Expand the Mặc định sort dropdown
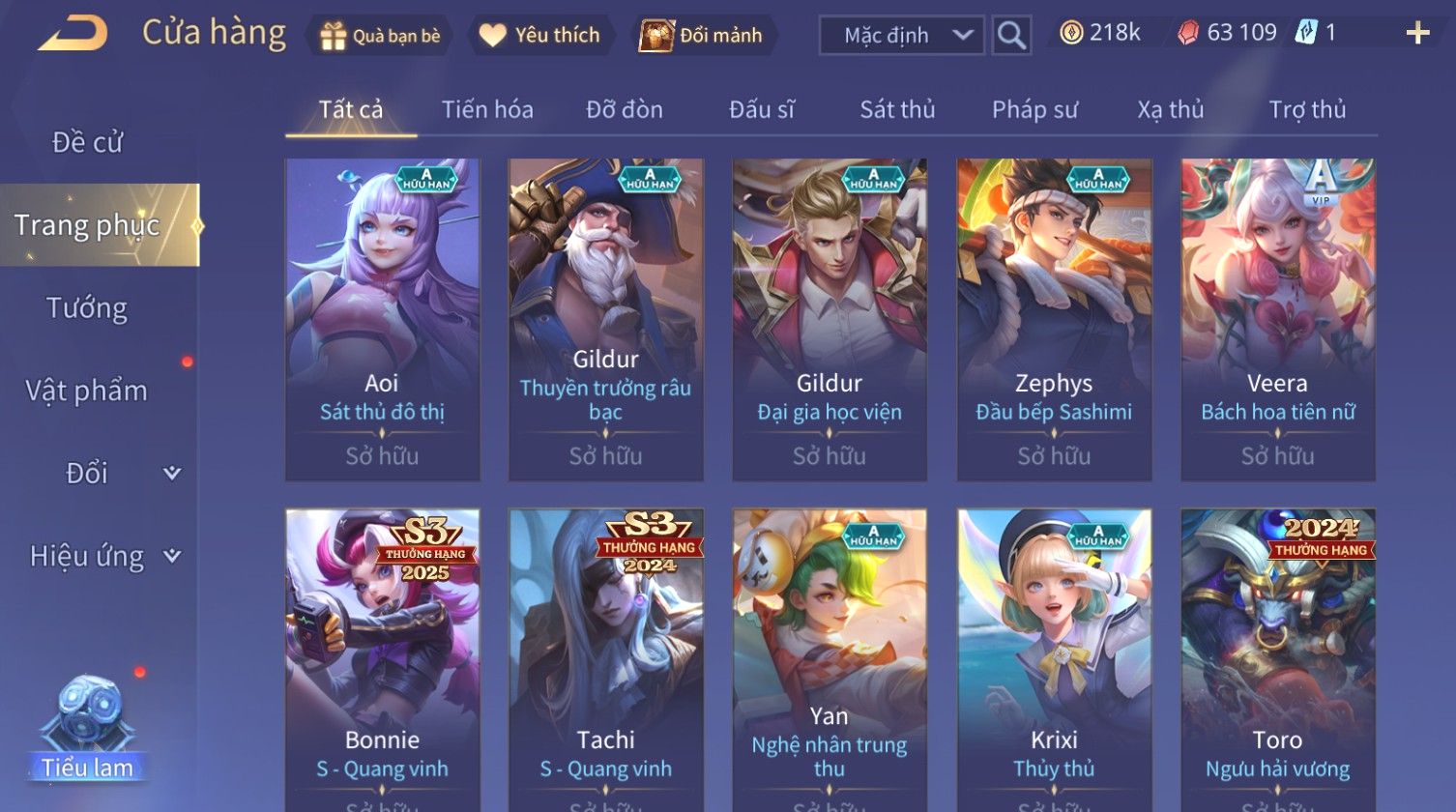The height and width of the screenshot is (812, 1456). [x=901, y=36]
